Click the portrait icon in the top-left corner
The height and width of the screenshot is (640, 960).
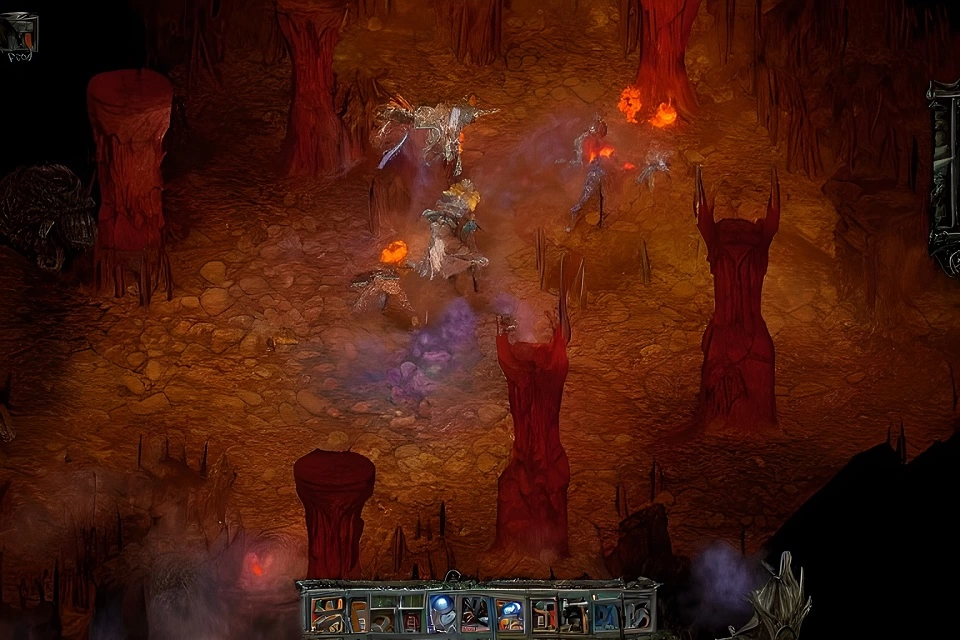pyautogui.click(x=18, y=35)
